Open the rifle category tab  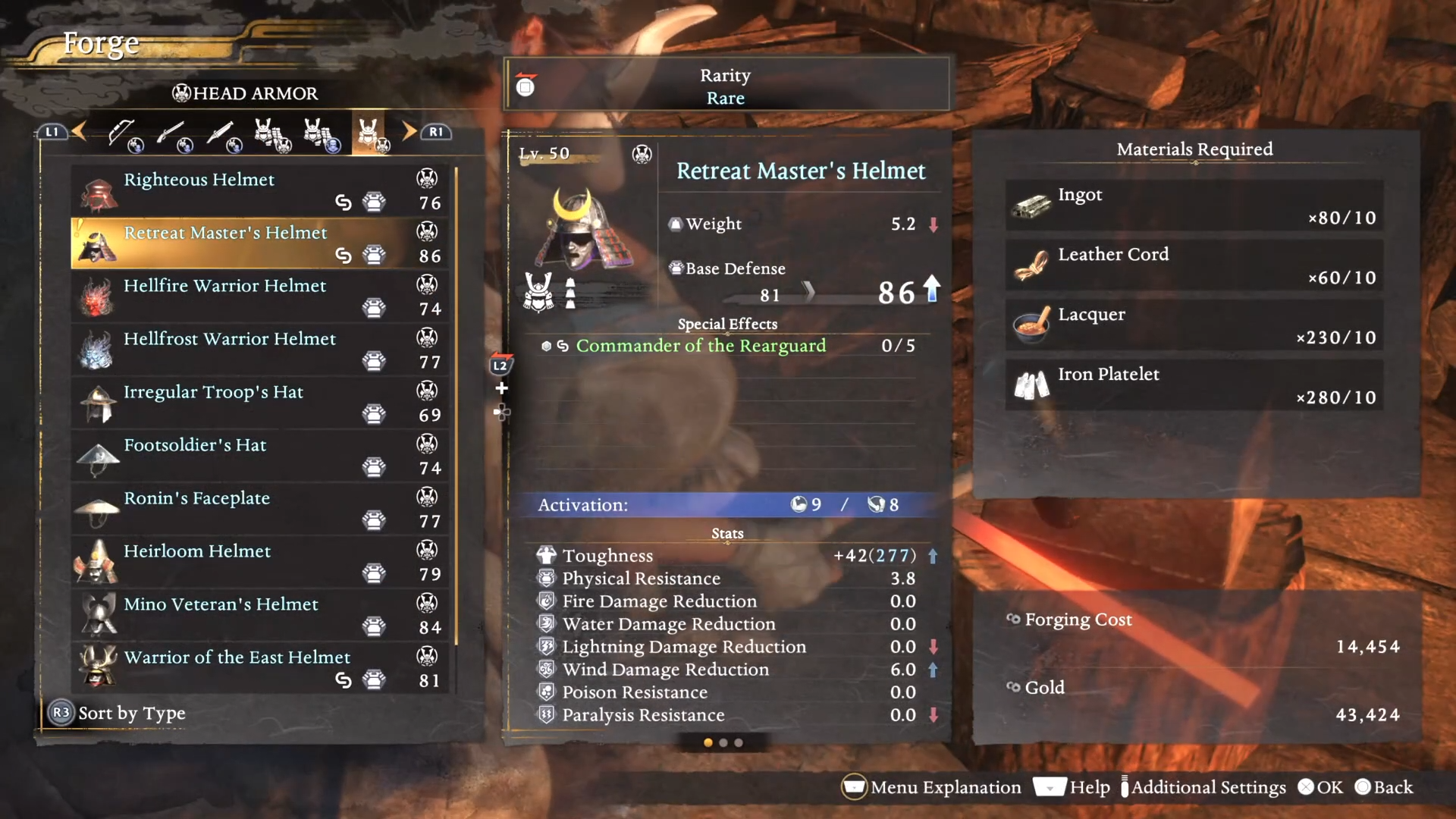(173, 134)
